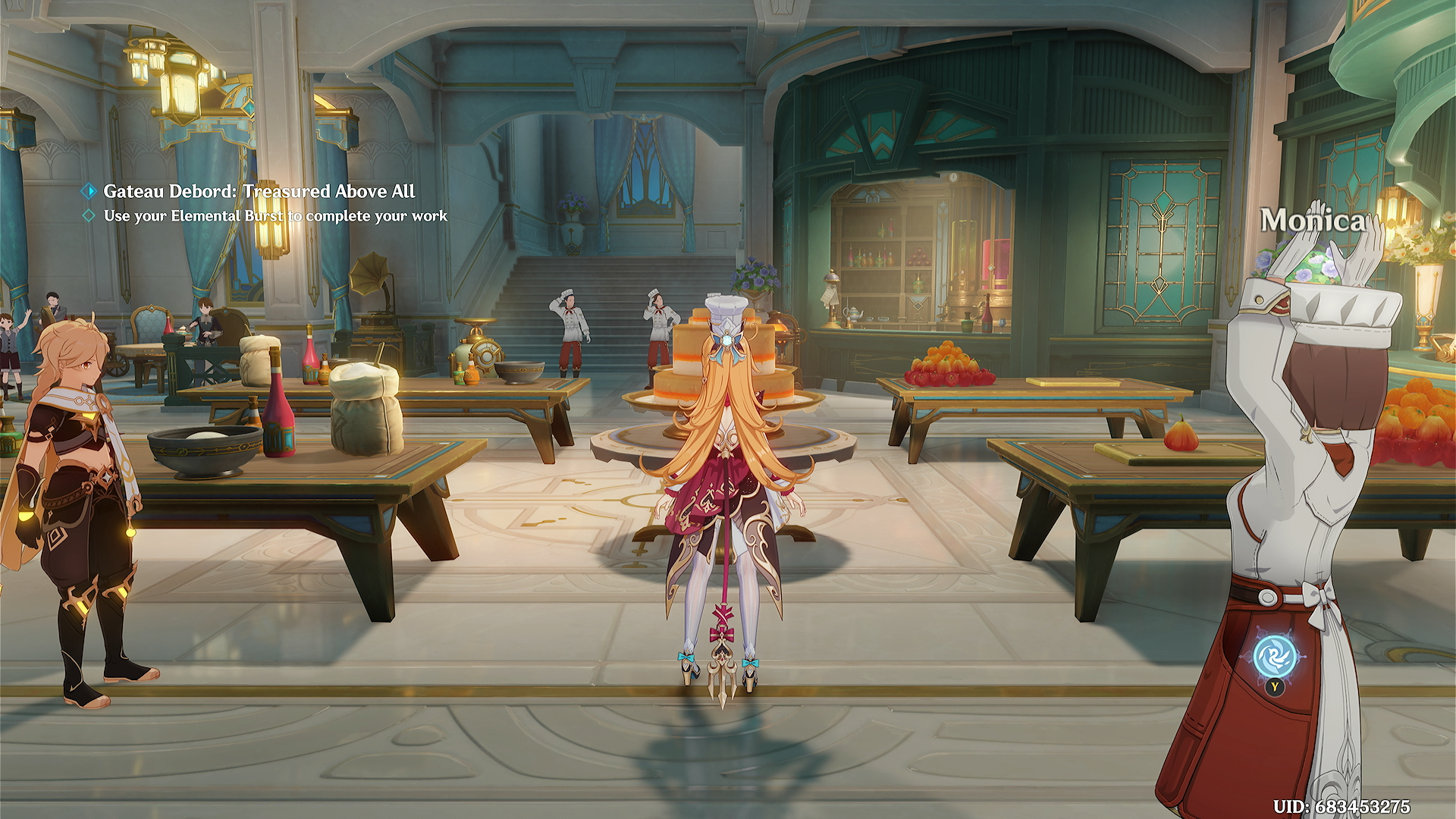
Task: Open the Gateau Debord quest tracker title
Action: (x=259, y=191)
